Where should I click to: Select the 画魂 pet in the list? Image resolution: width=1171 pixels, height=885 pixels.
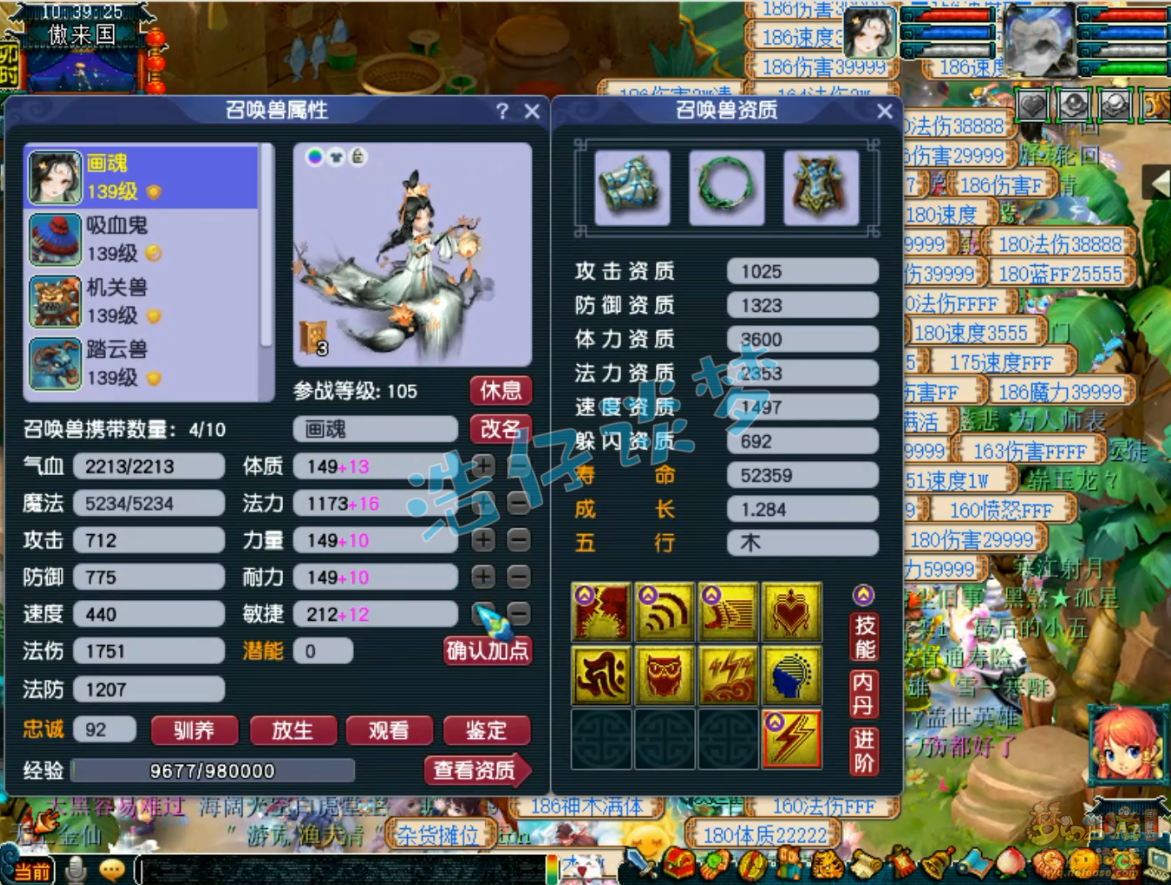point(140,177)
